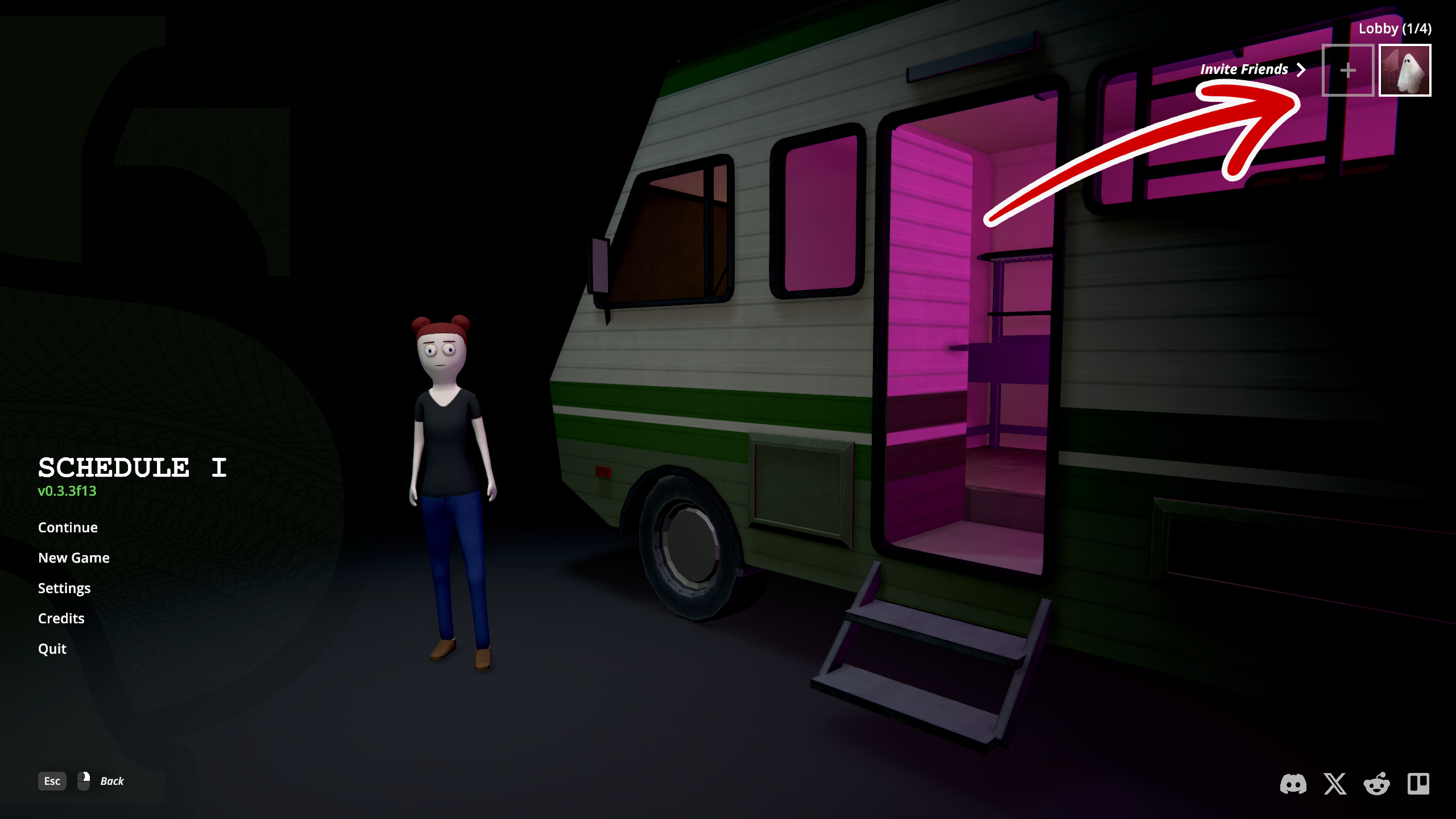View the Credits screen
1456x819 pixels.
point(61,618)
